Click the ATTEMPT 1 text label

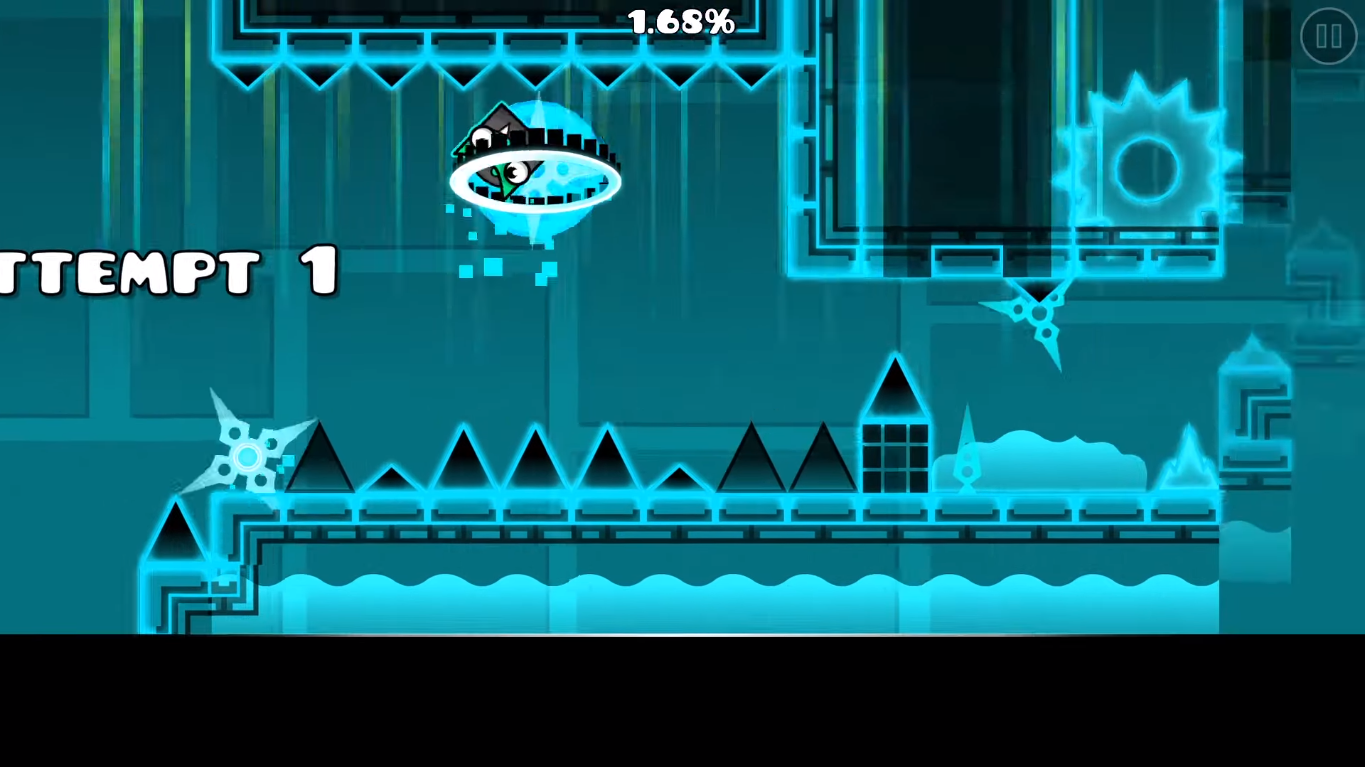[x=170, y=270]
